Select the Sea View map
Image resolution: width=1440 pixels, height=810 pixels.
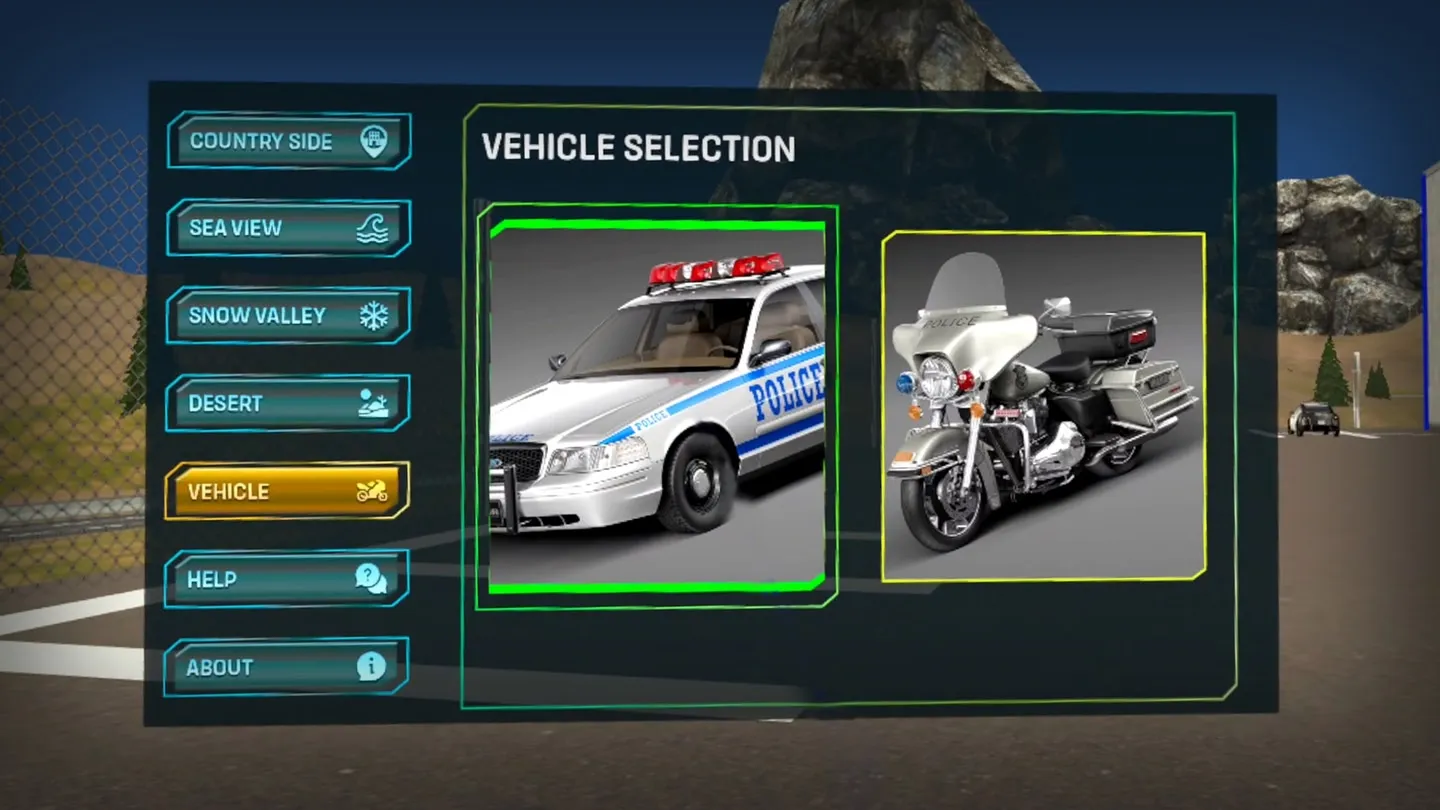coord(288,228)
